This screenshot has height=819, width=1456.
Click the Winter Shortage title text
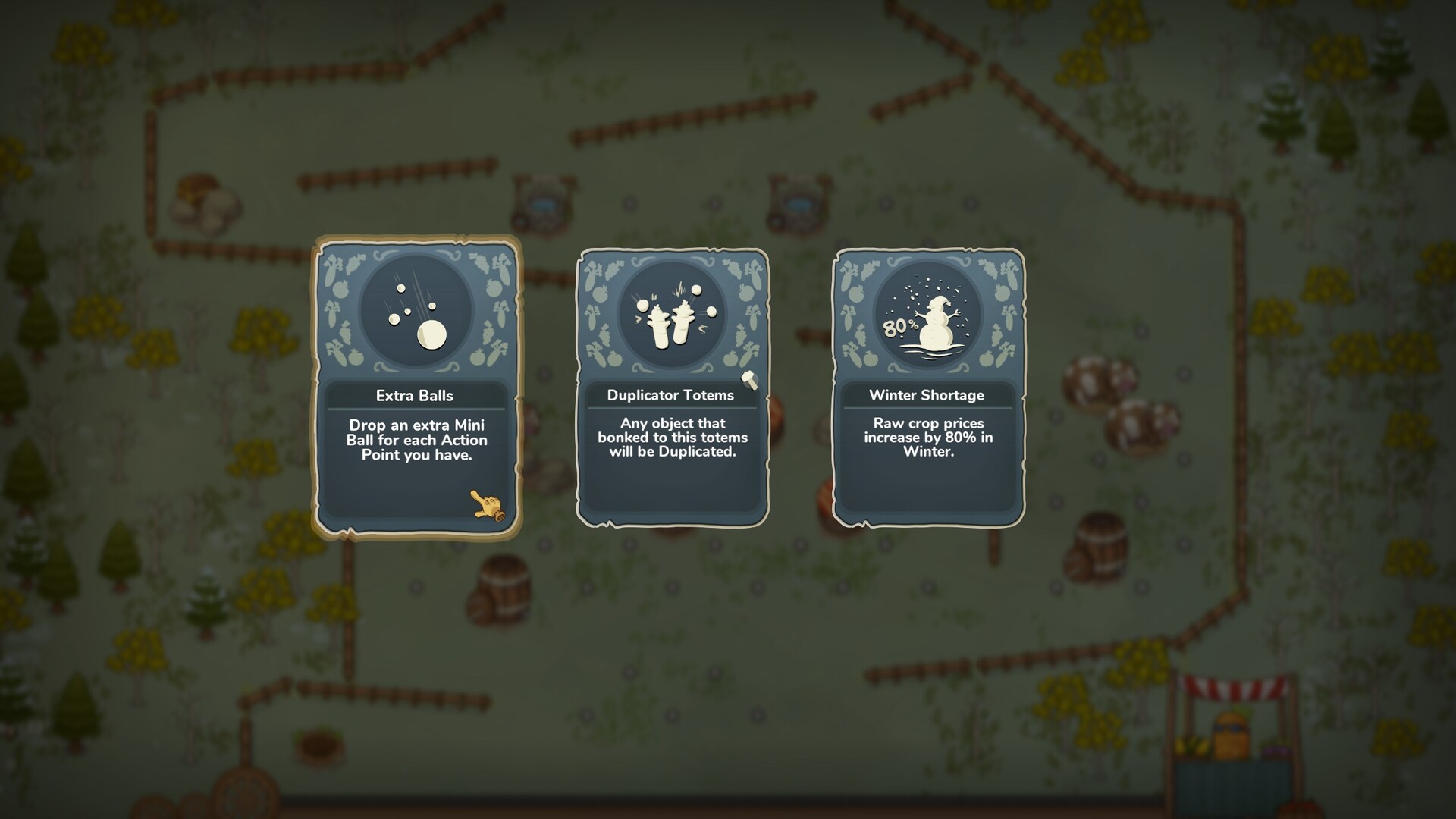click(927, 395)
